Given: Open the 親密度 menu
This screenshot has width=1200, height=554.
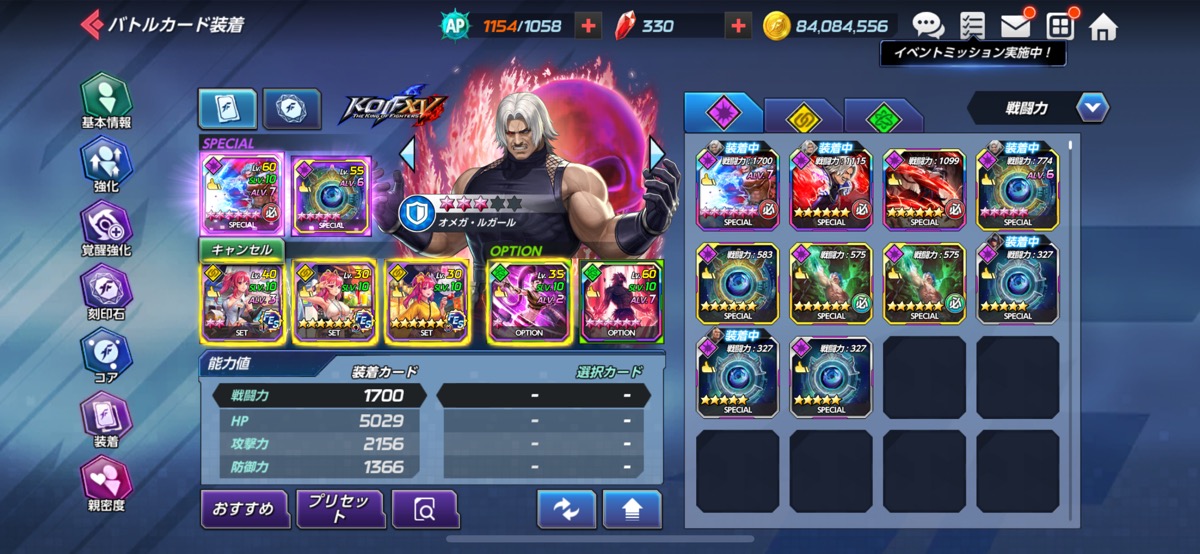Looking at the screenshot, I should pos(106,484).
